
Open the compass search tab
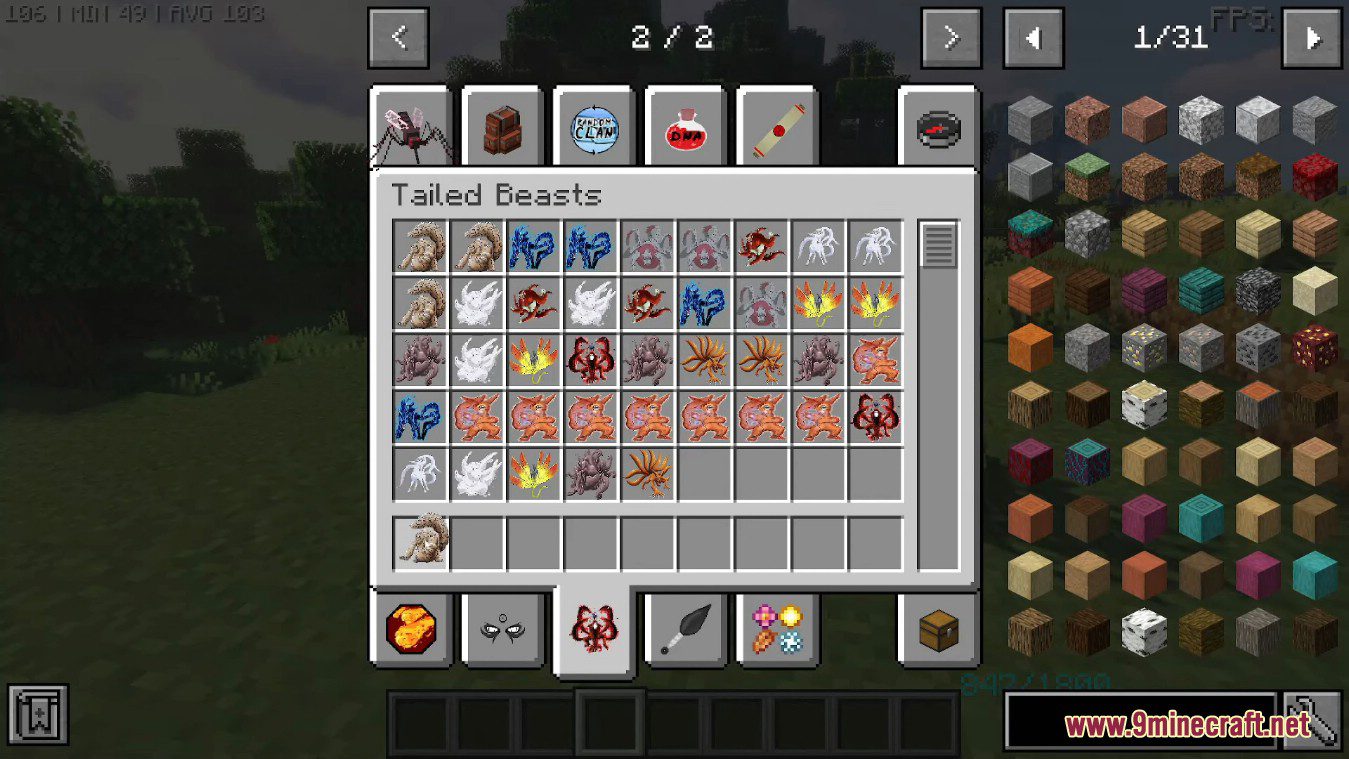pyautogui.click(x=938, y=127)
